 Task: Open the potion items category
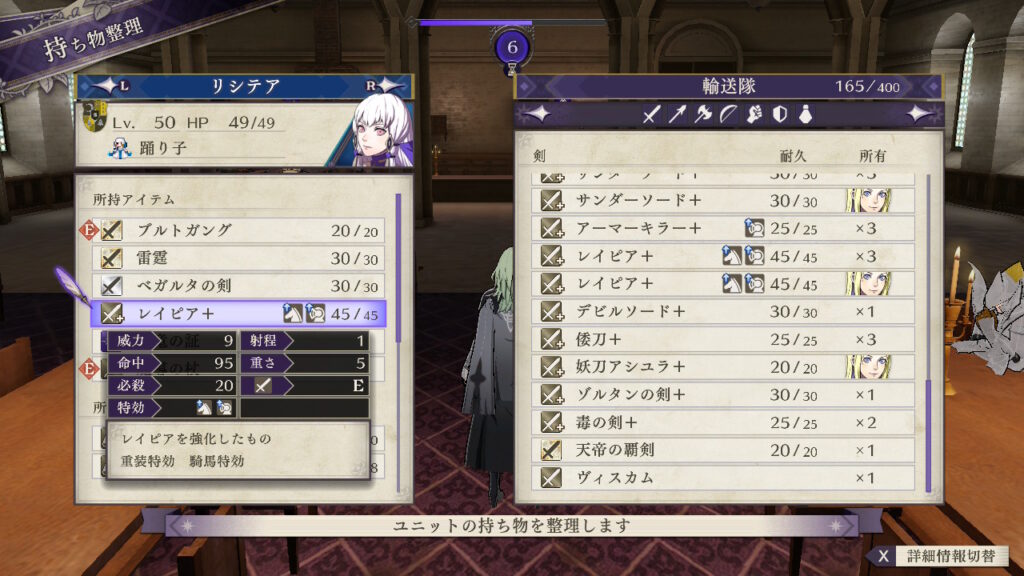point(804,115)
